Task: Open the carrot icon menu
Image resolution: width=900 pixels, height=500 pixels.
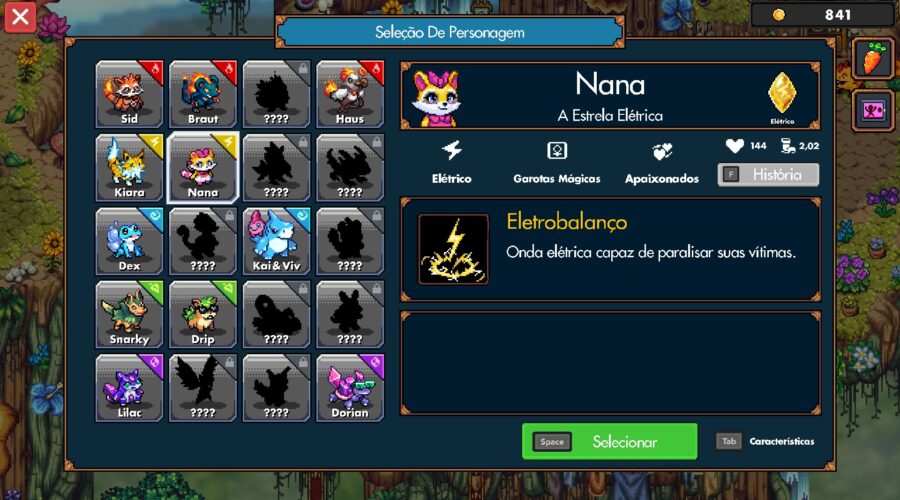Action: coord(872,59)
